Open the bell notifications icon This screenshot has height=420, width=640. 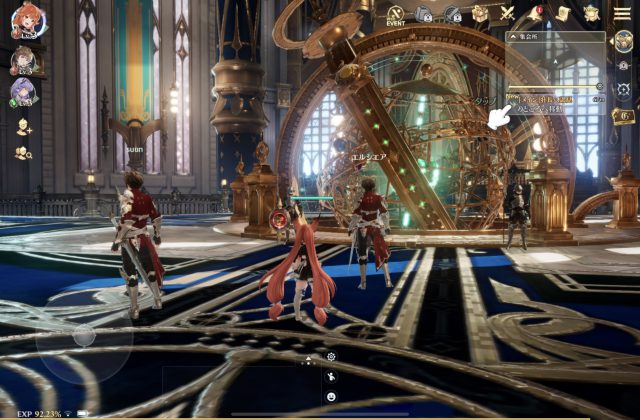pyautogui.click(x=535, y=13)
